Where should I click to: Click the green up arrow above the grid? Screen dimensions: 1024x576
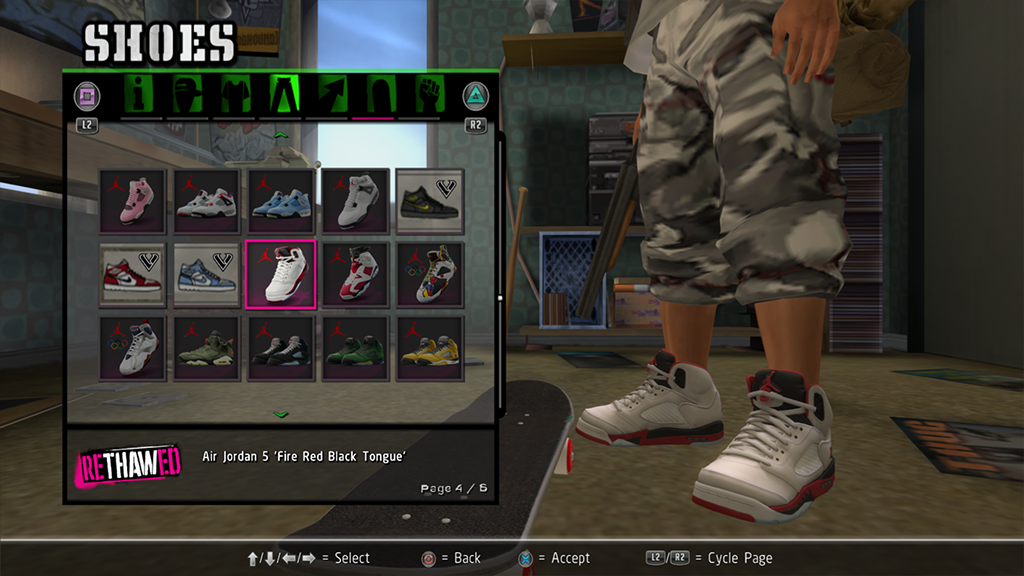tap(281, 133)
